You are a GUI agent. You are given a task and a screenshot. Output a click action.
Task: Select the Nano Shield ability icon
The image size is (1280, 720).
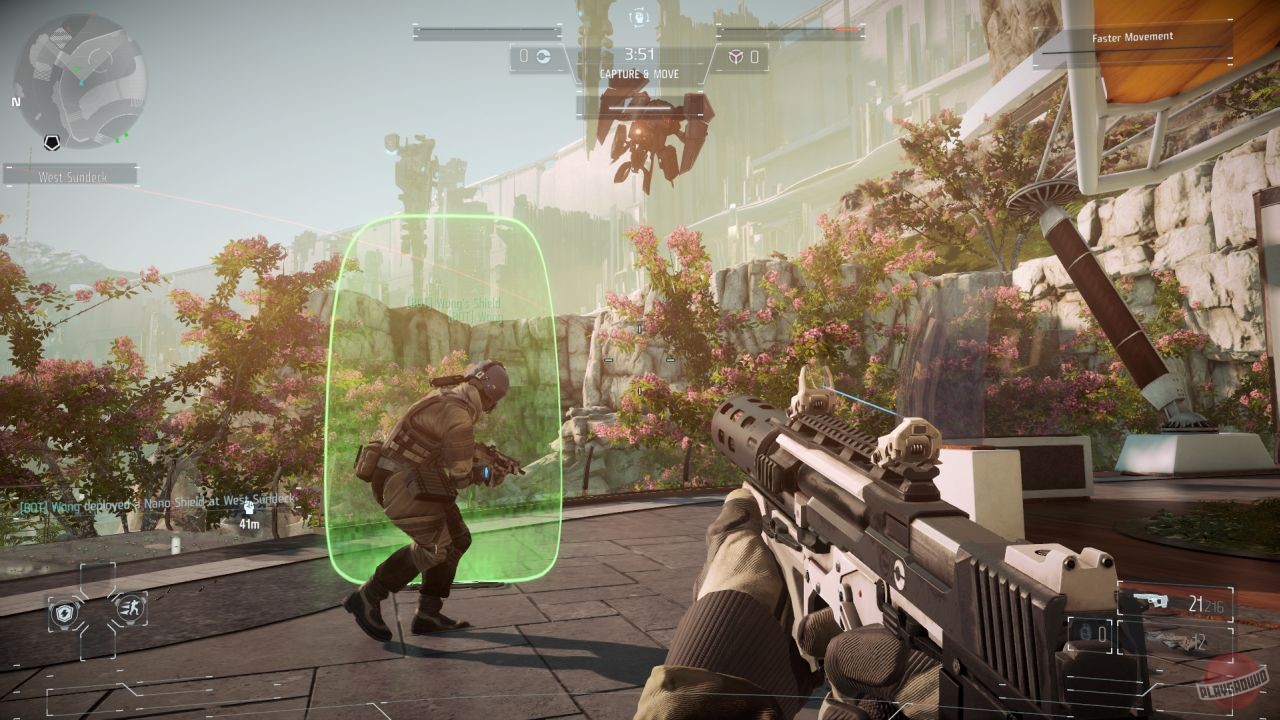point(65,611)
